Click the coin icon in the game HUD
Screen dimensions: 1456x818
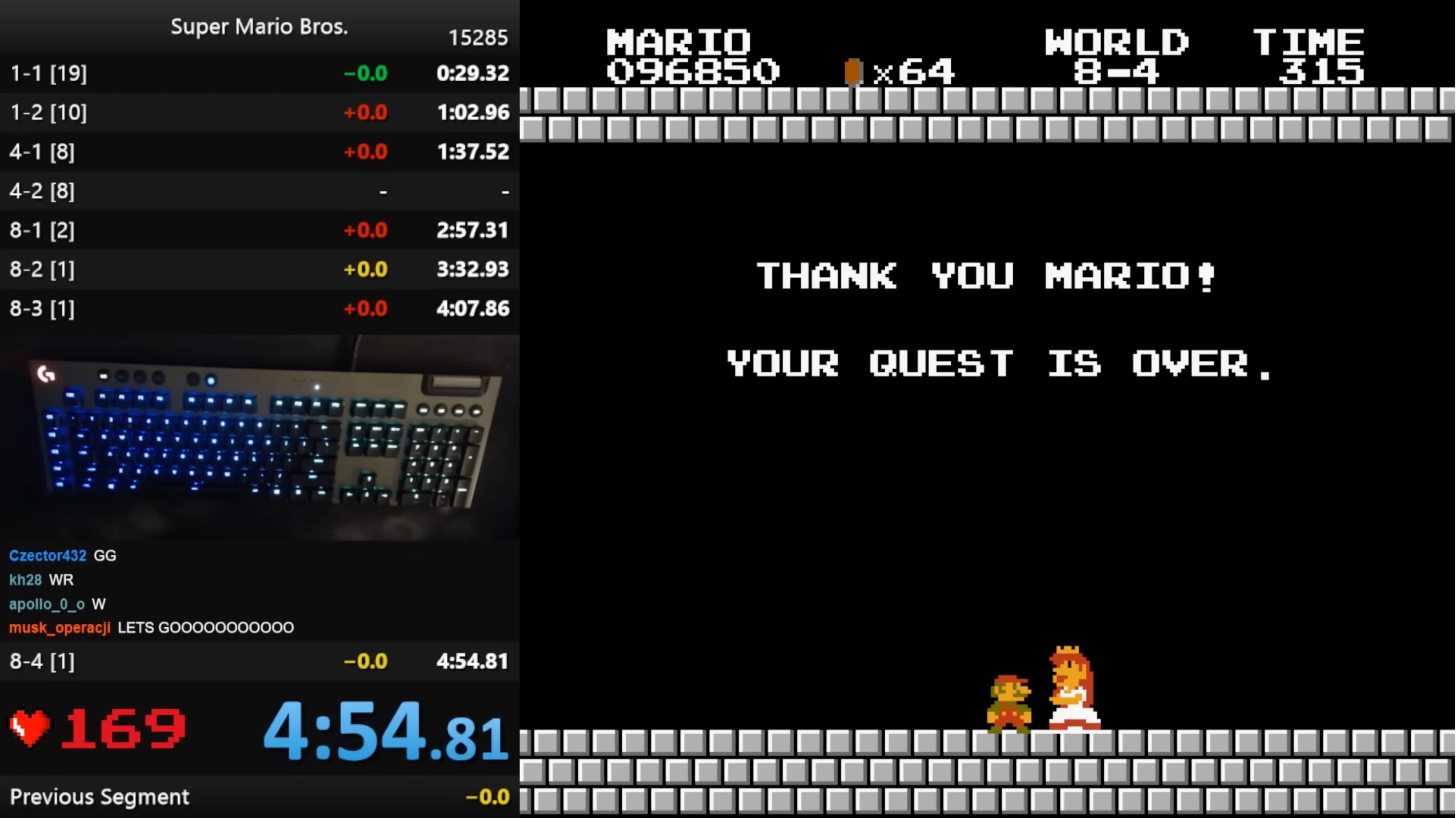pyautogui.click(x=854, y=71)
